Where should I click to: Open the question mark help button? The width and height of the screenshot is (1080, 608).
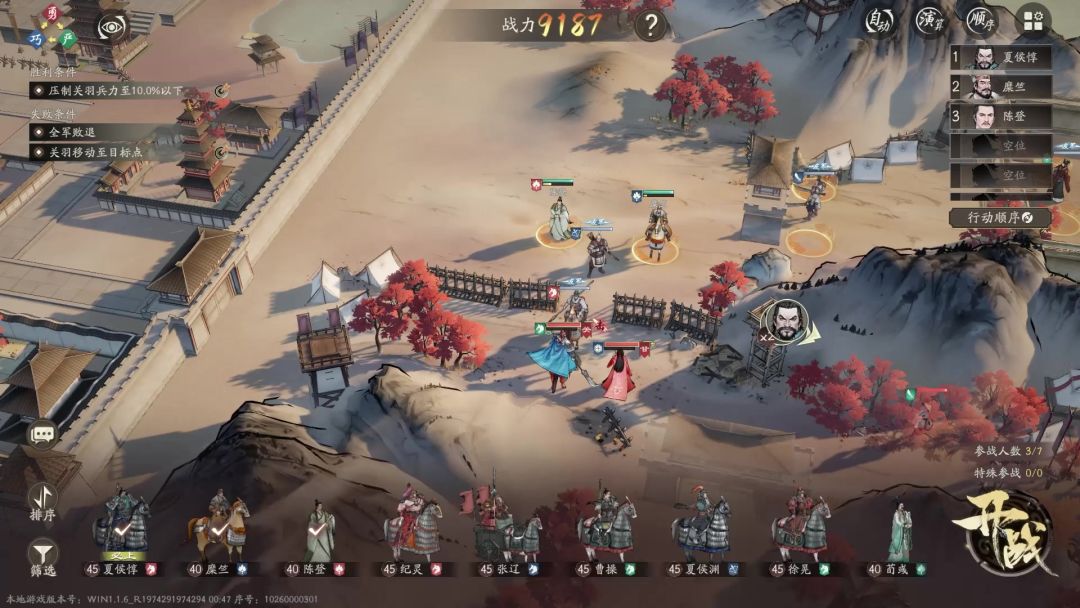pos(650,24)
